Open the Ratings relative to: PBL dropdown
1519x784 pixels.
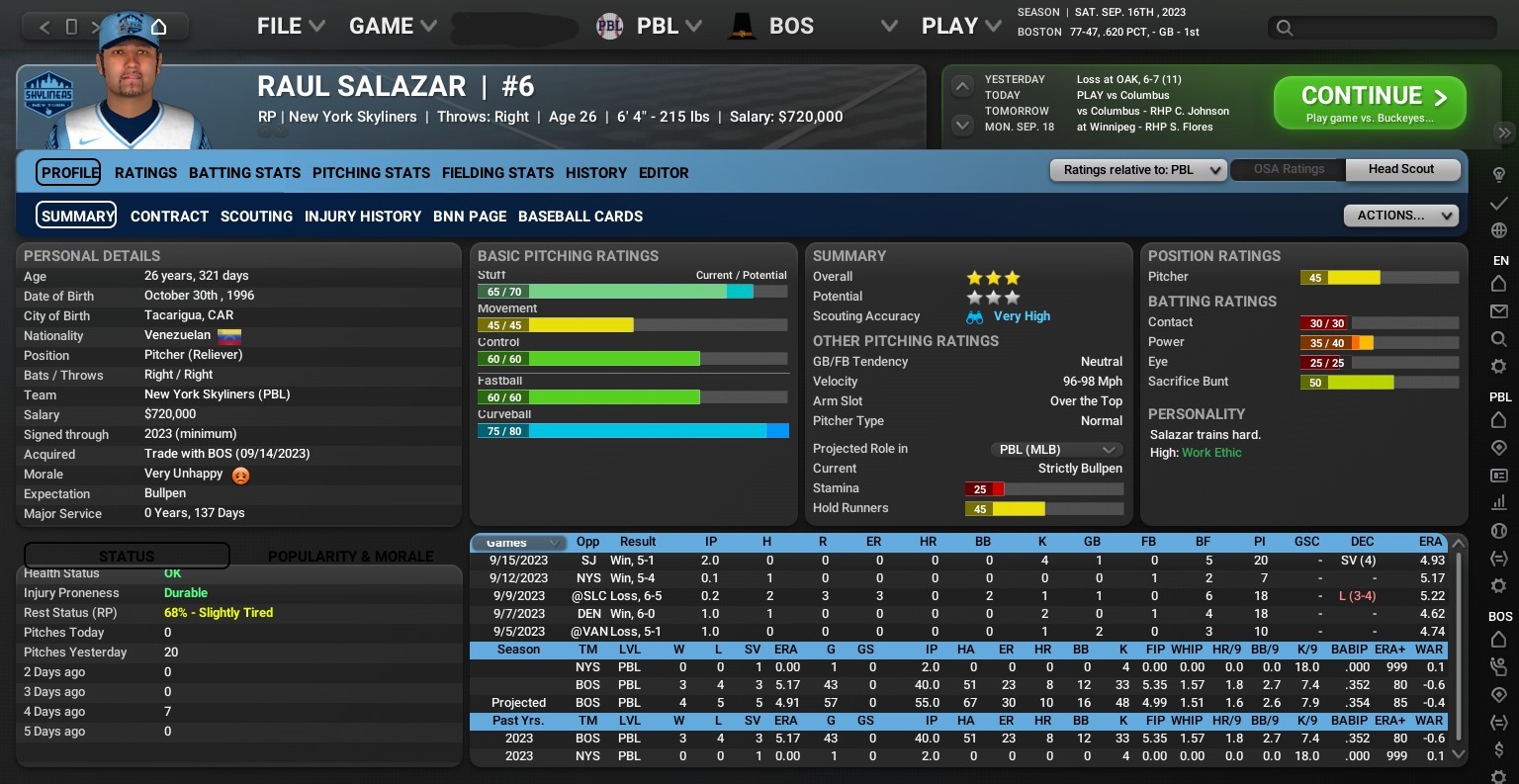[x=1137, y=169]
